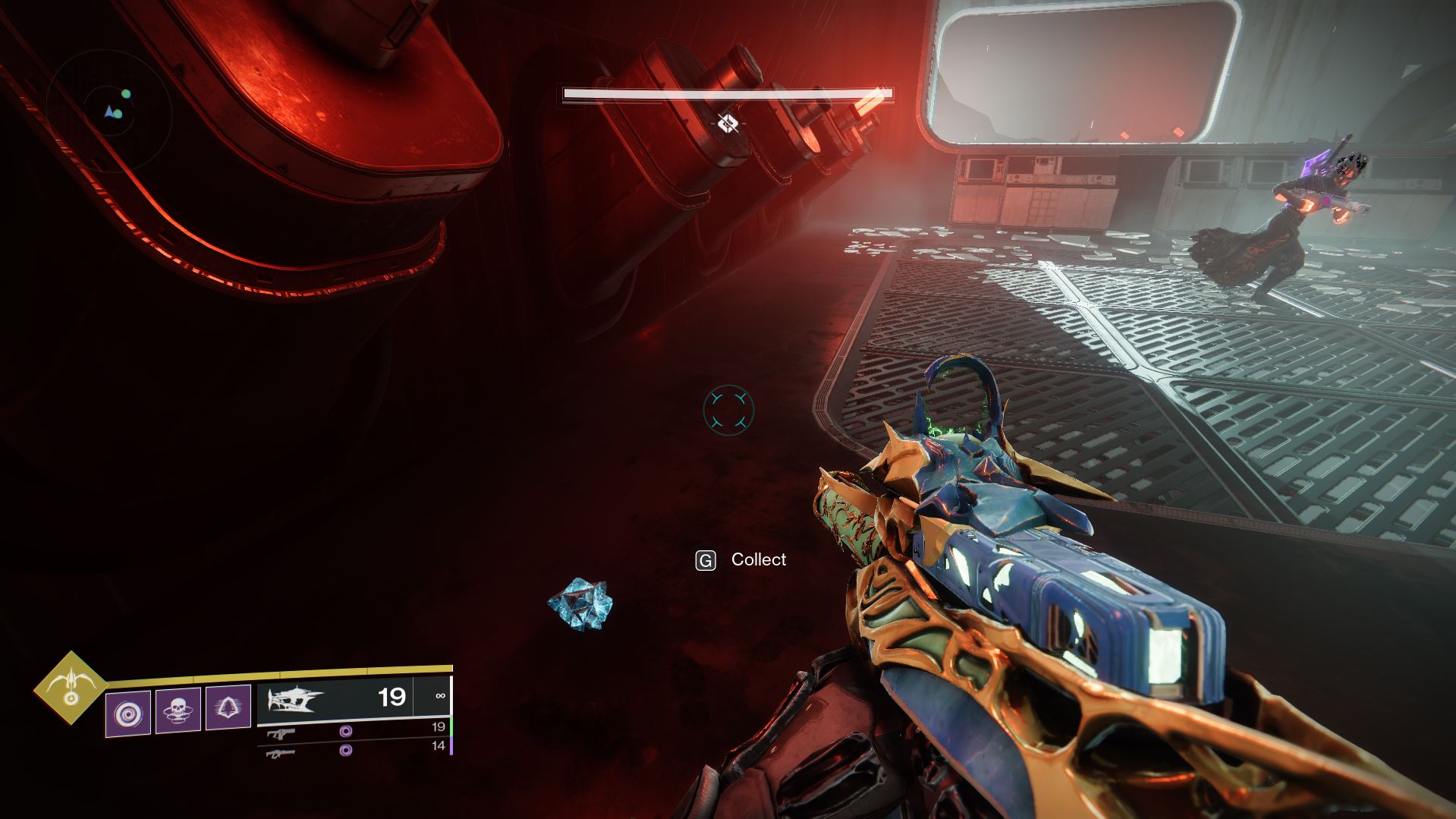Viewport: 1456px width, 819px height.
Task: Select the concentric rings grenade icon
Action: pos(128,712)
